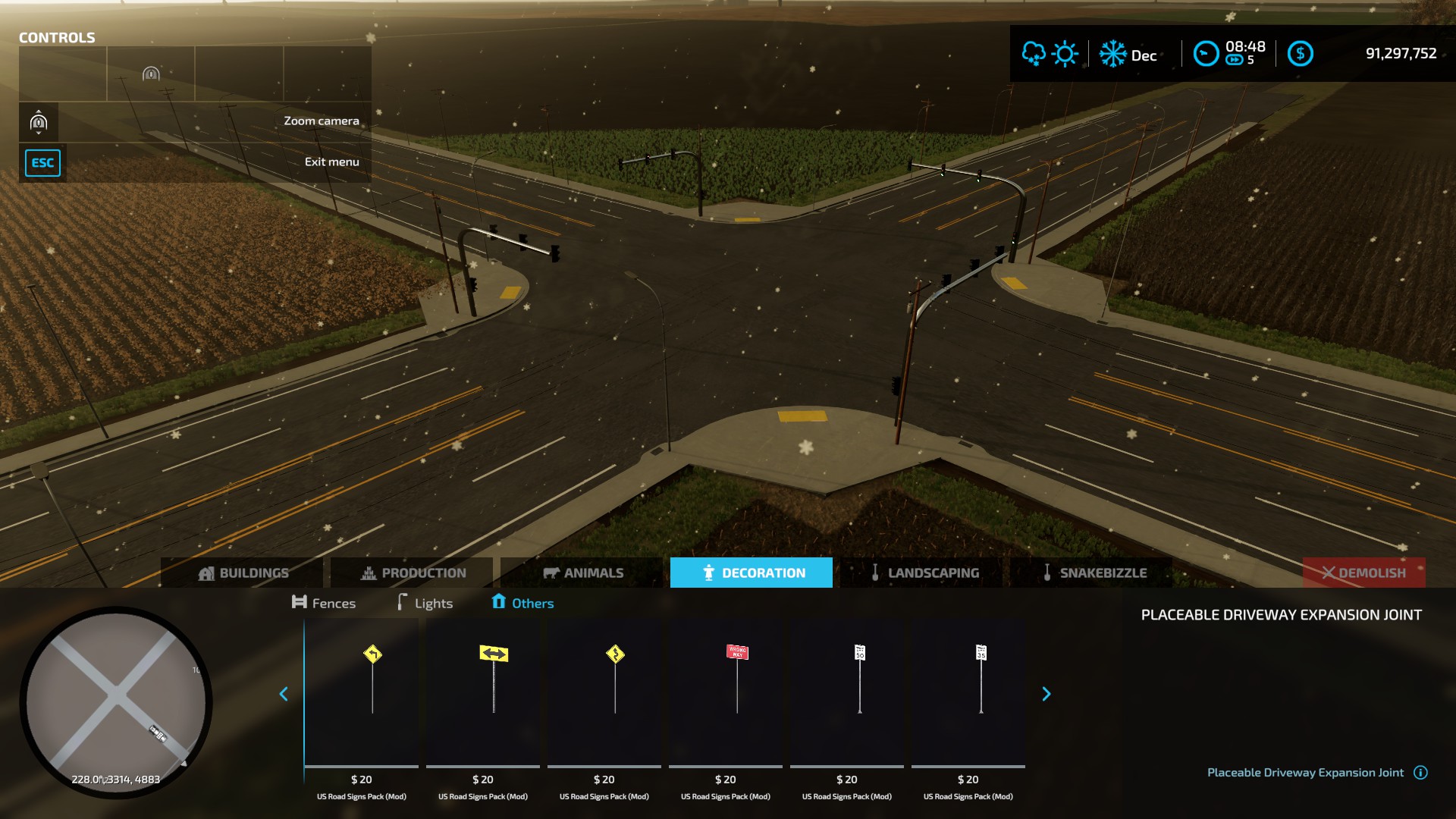Switch to the Landscaping category

[x=922, y=573]
